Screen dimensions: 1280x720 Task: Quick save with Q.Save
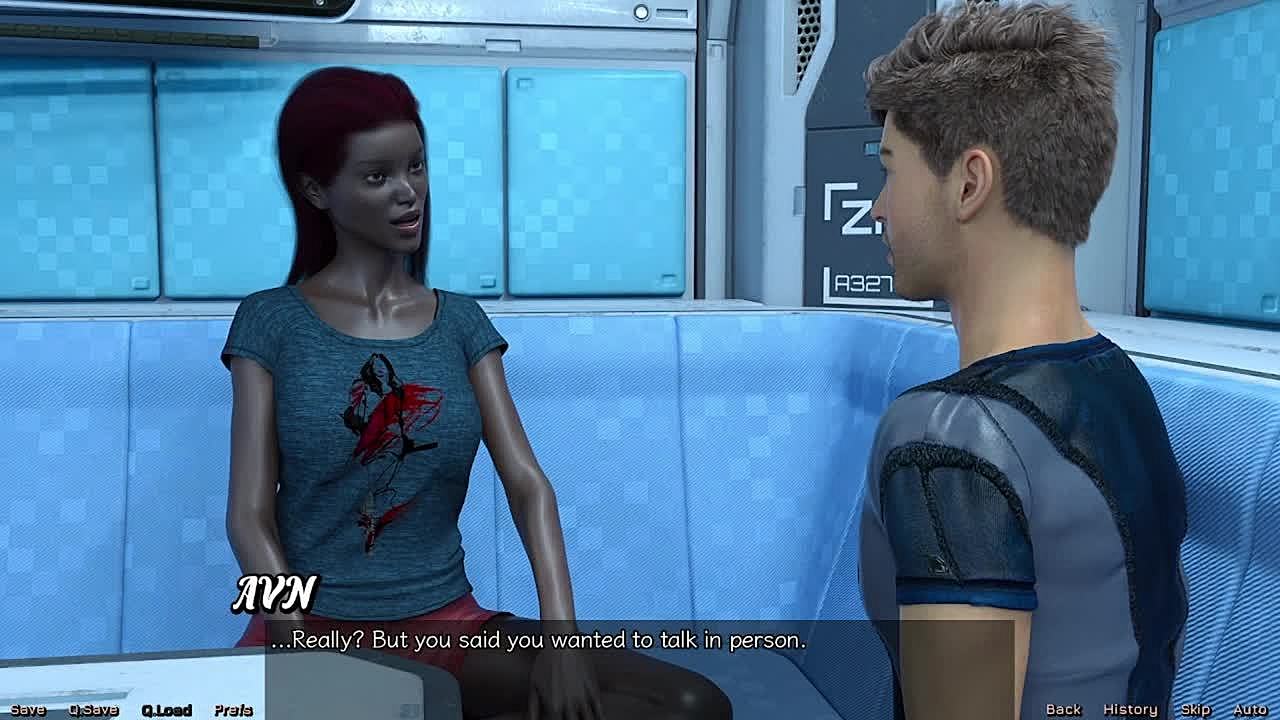[x=93, y=710]
